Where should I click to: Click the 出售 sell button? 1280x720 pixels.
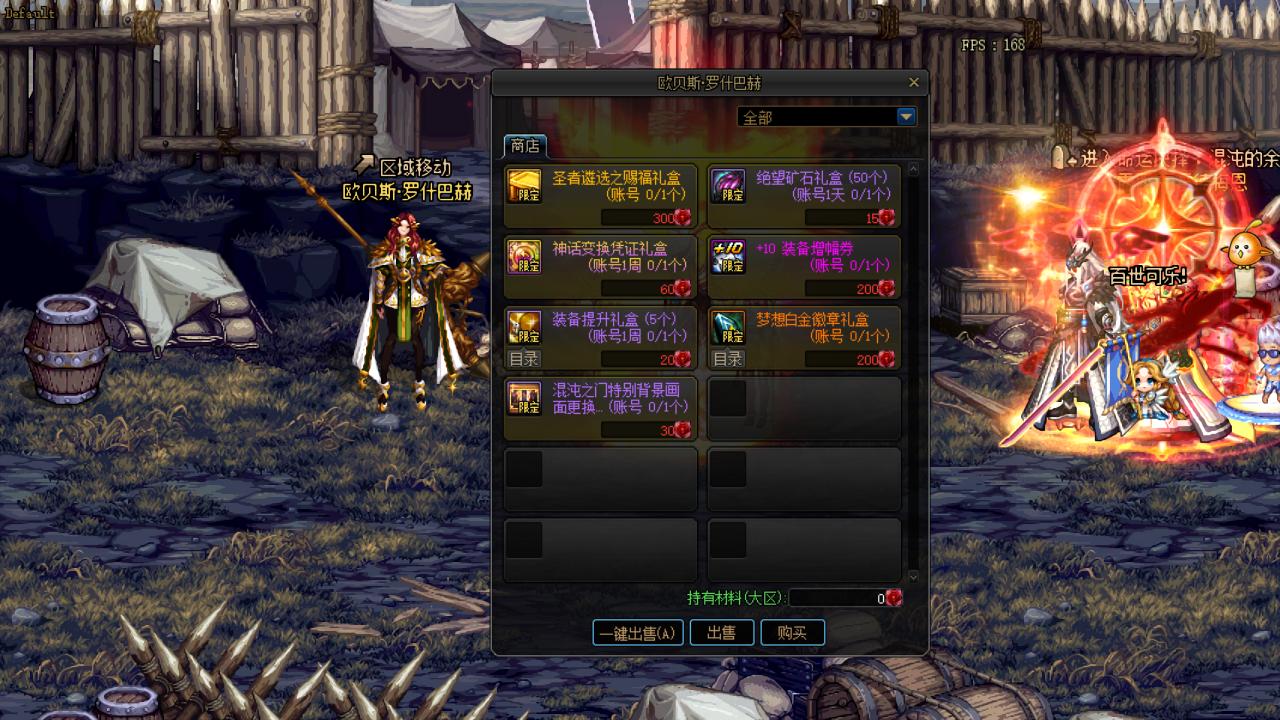pyautogui.click(x=721, y=633)
